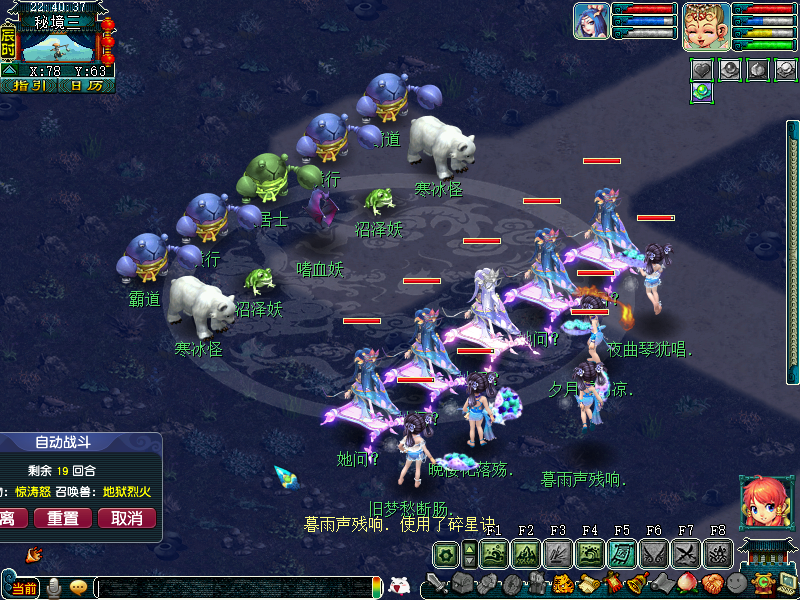Use the F7 crossed swords skill
The height and width of the screenshot is (600, 800).
(x=686, y=554)
